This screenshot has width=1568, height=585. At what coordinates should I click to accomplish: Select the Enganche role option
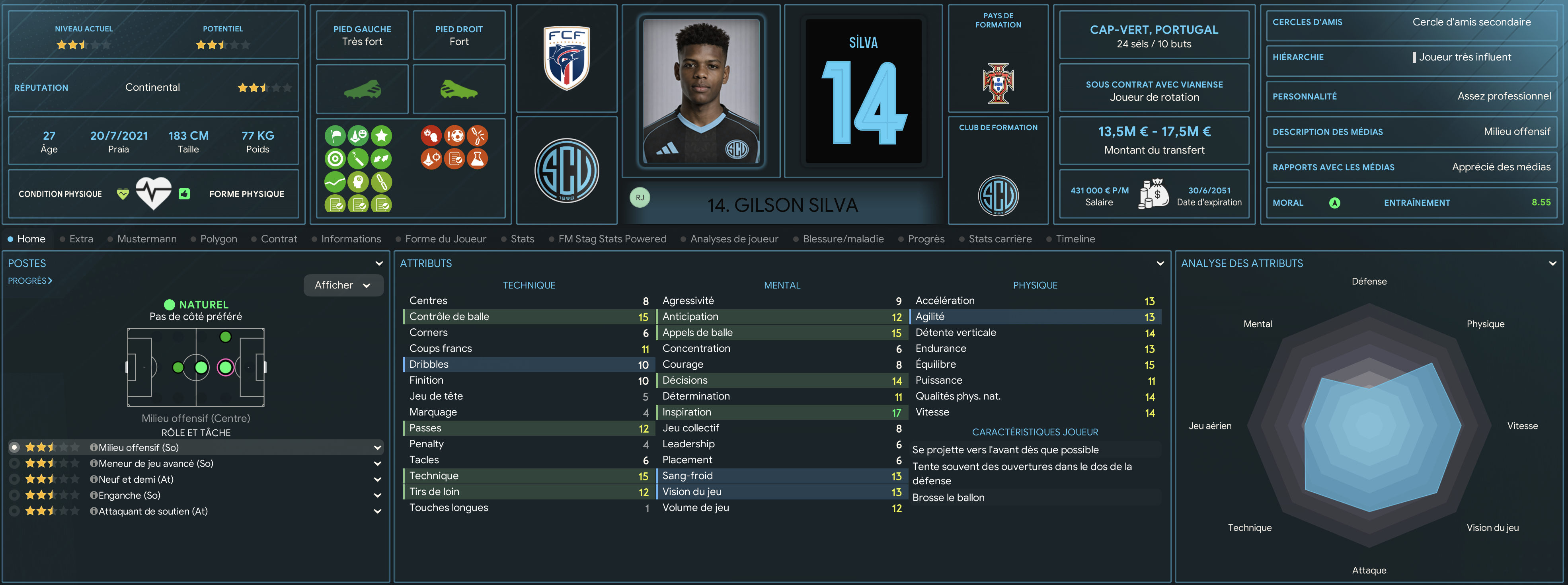pyautogui.click(x=129, y=495)
